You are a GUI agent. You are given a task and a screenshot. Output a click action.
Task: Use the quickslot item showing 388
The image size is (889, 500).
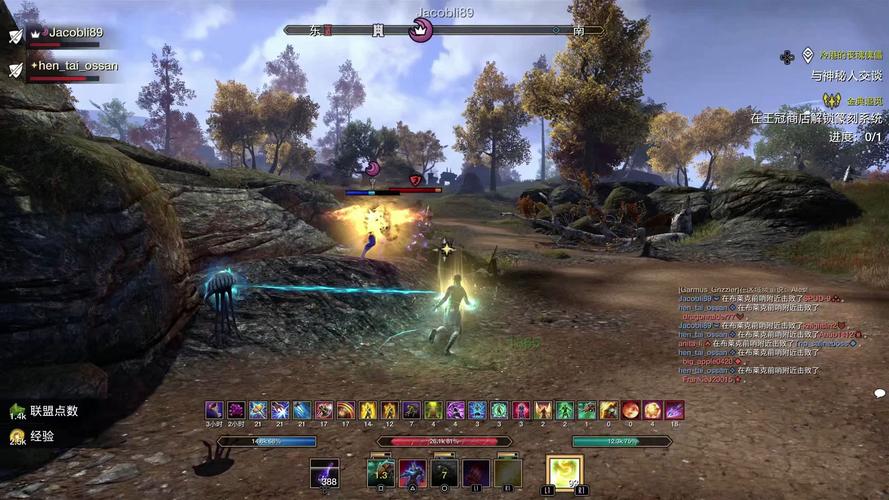(324, 473)
